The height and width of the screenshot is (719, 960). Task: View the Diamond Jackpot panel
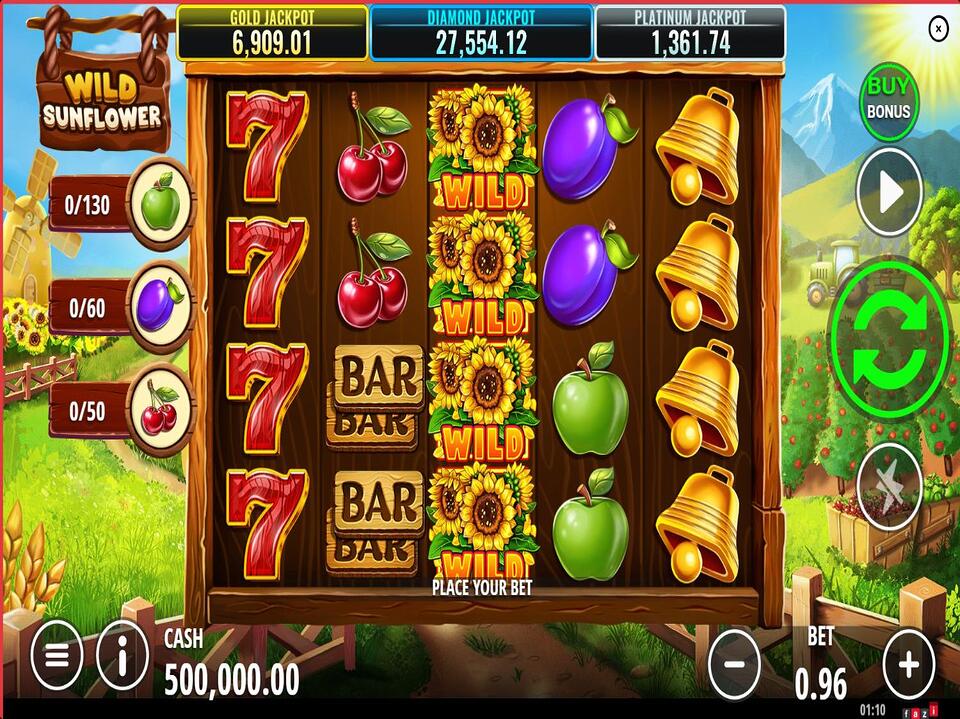click(x=481, y=34)
